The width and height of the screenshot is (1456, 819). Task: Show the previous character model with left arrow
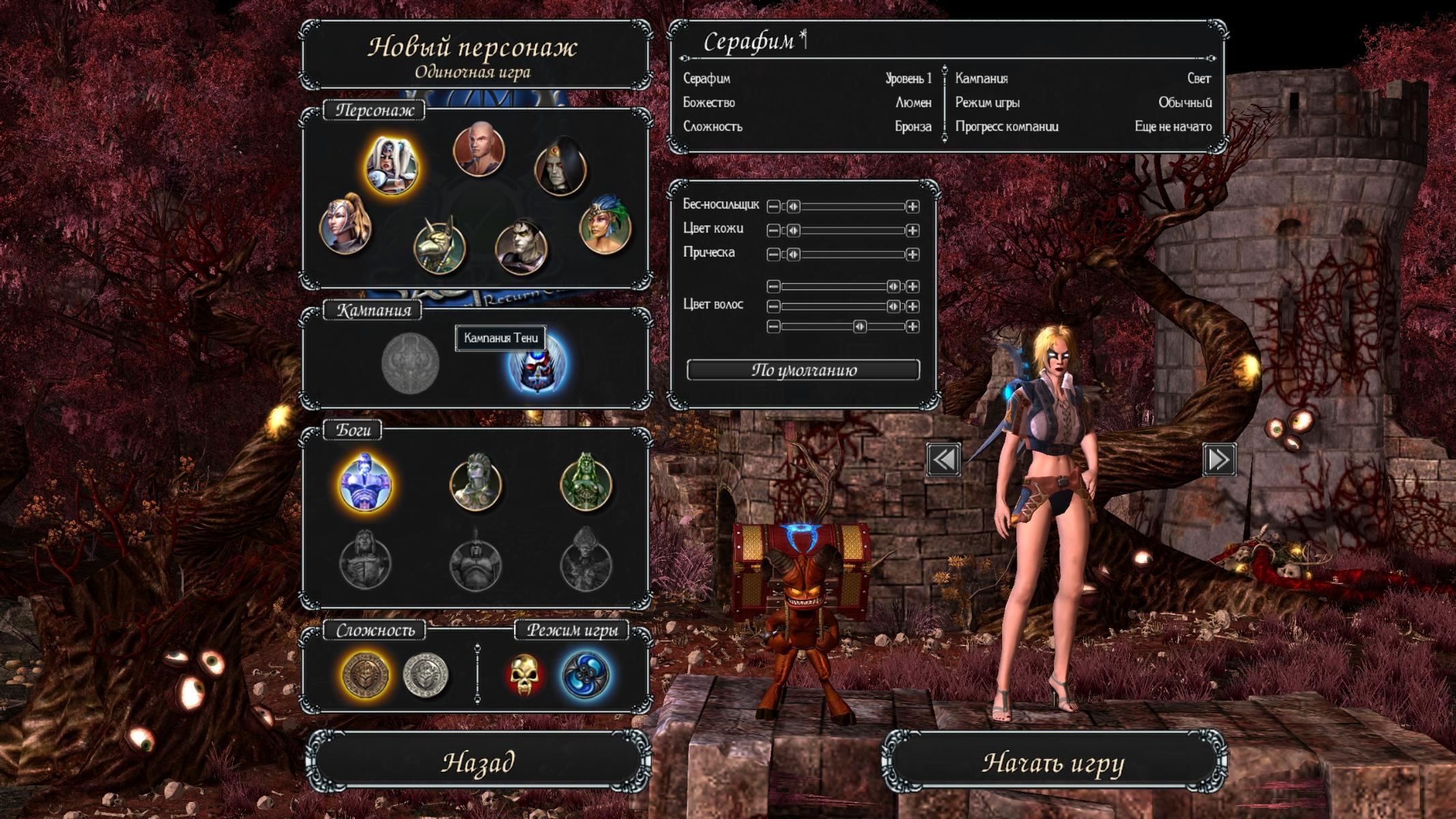point(943,459)
